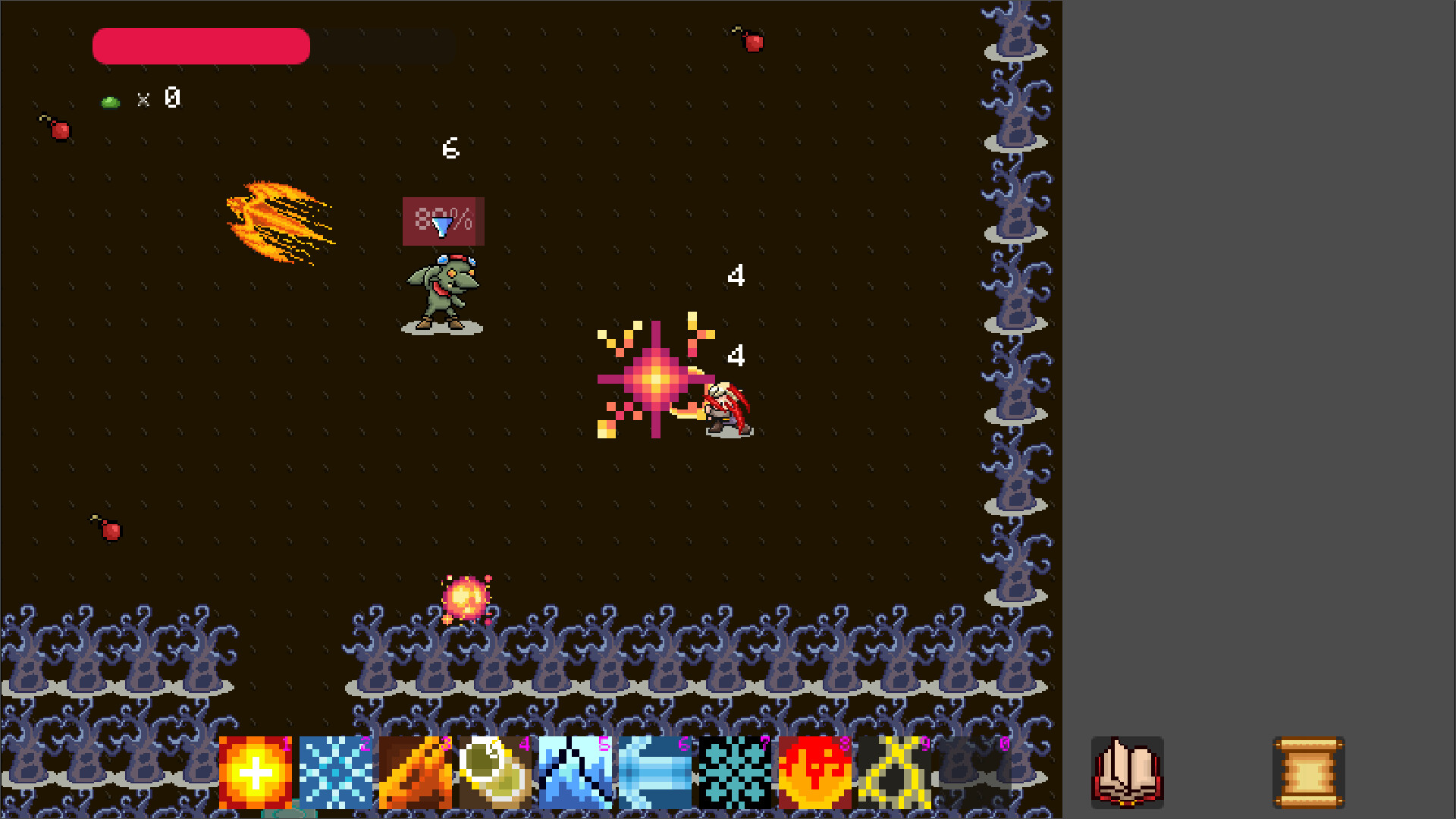The image size is (1456, 819).
Task: Click the bomb near the left edge
Action: click(60, 130)
